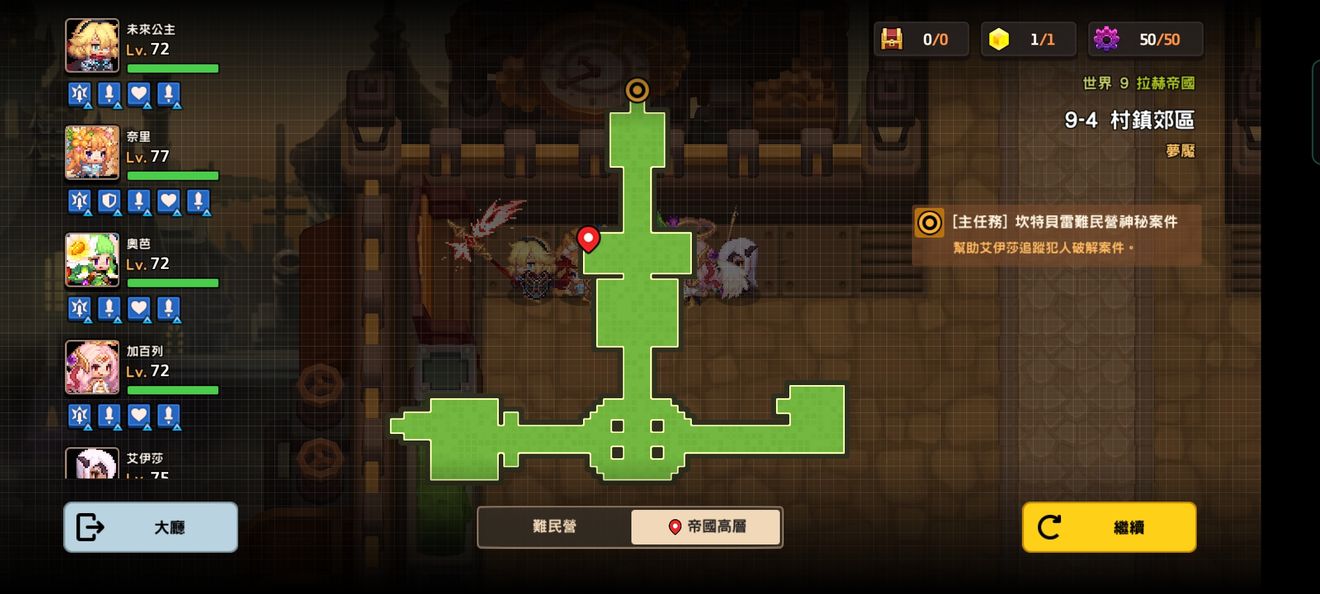Click the red location pin on map
This screenshot has width=1320, height=594.
[588, 239]
